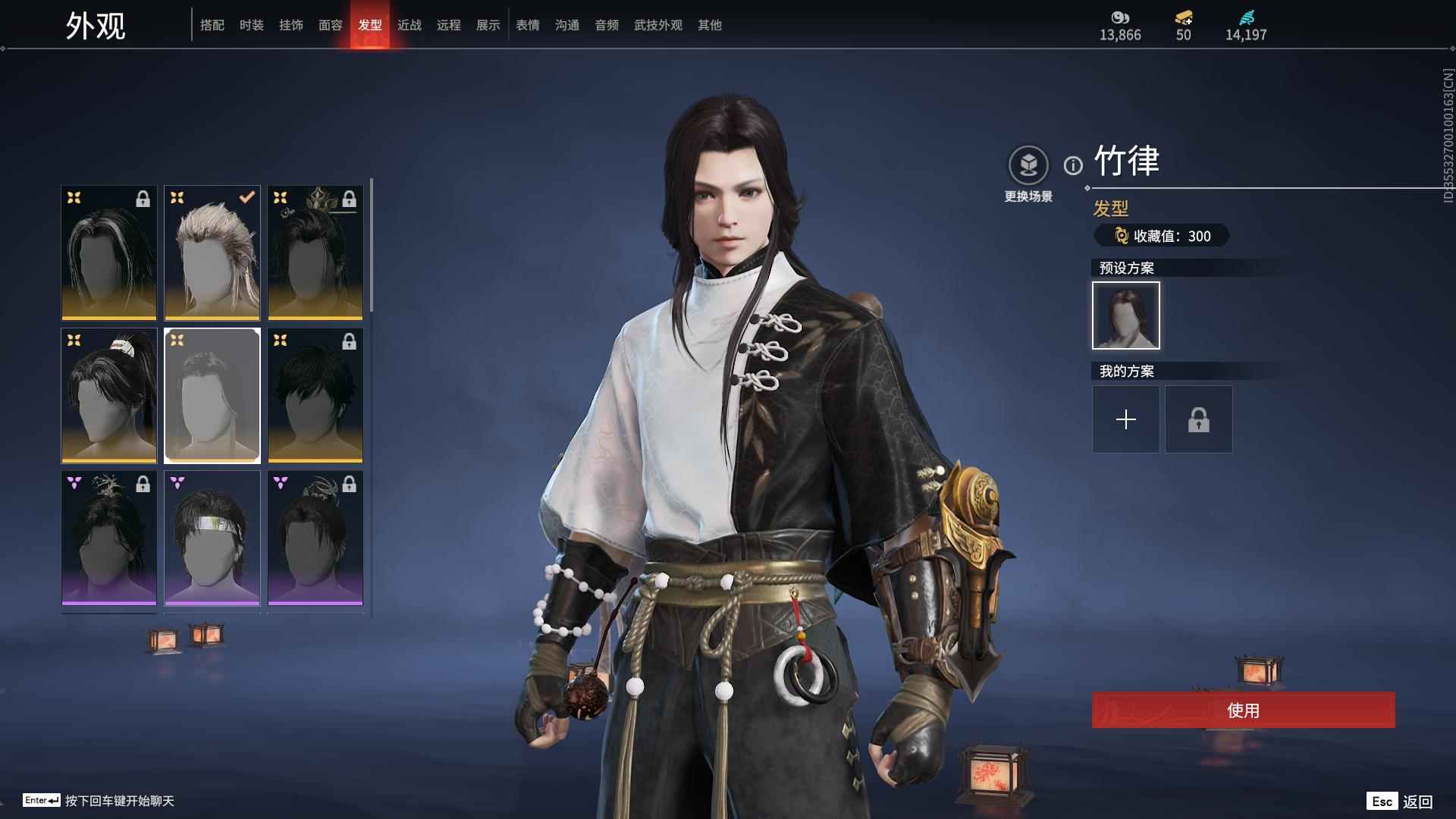Open the 武技外观 tab
Screen dimensions: 1456x819
click(658, 25)
